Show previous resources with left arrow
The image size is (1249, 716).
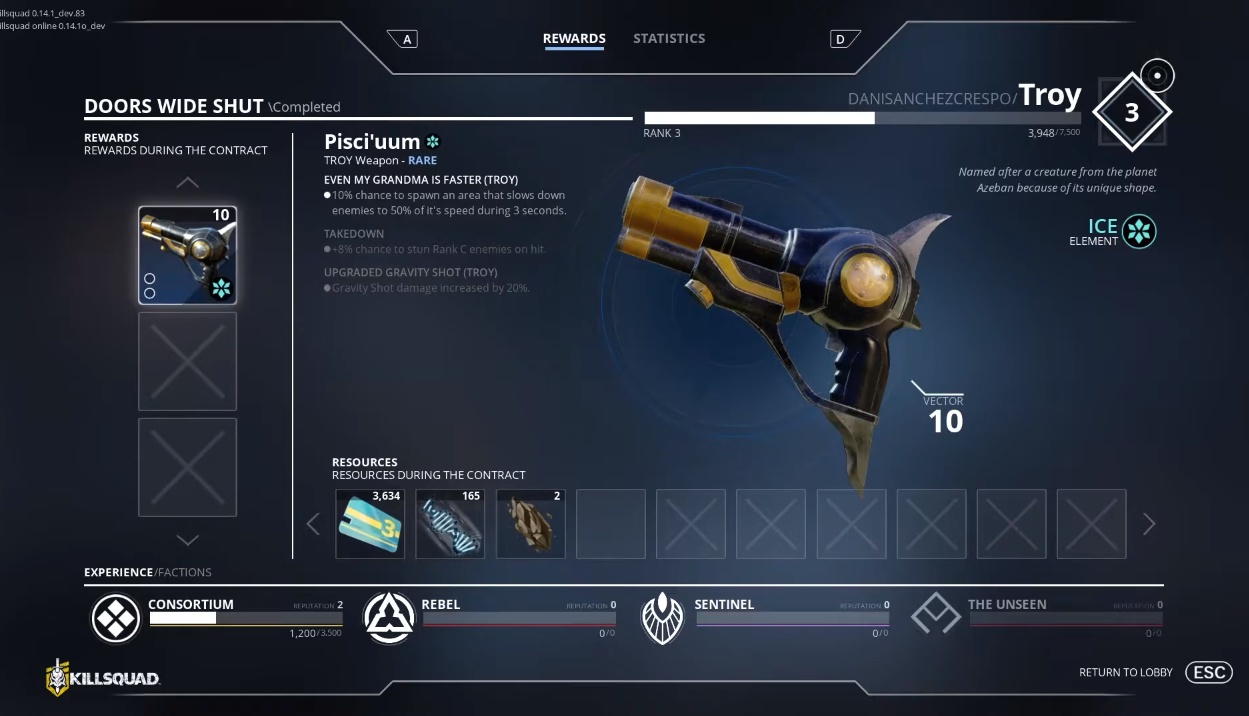tap(313, 523)
